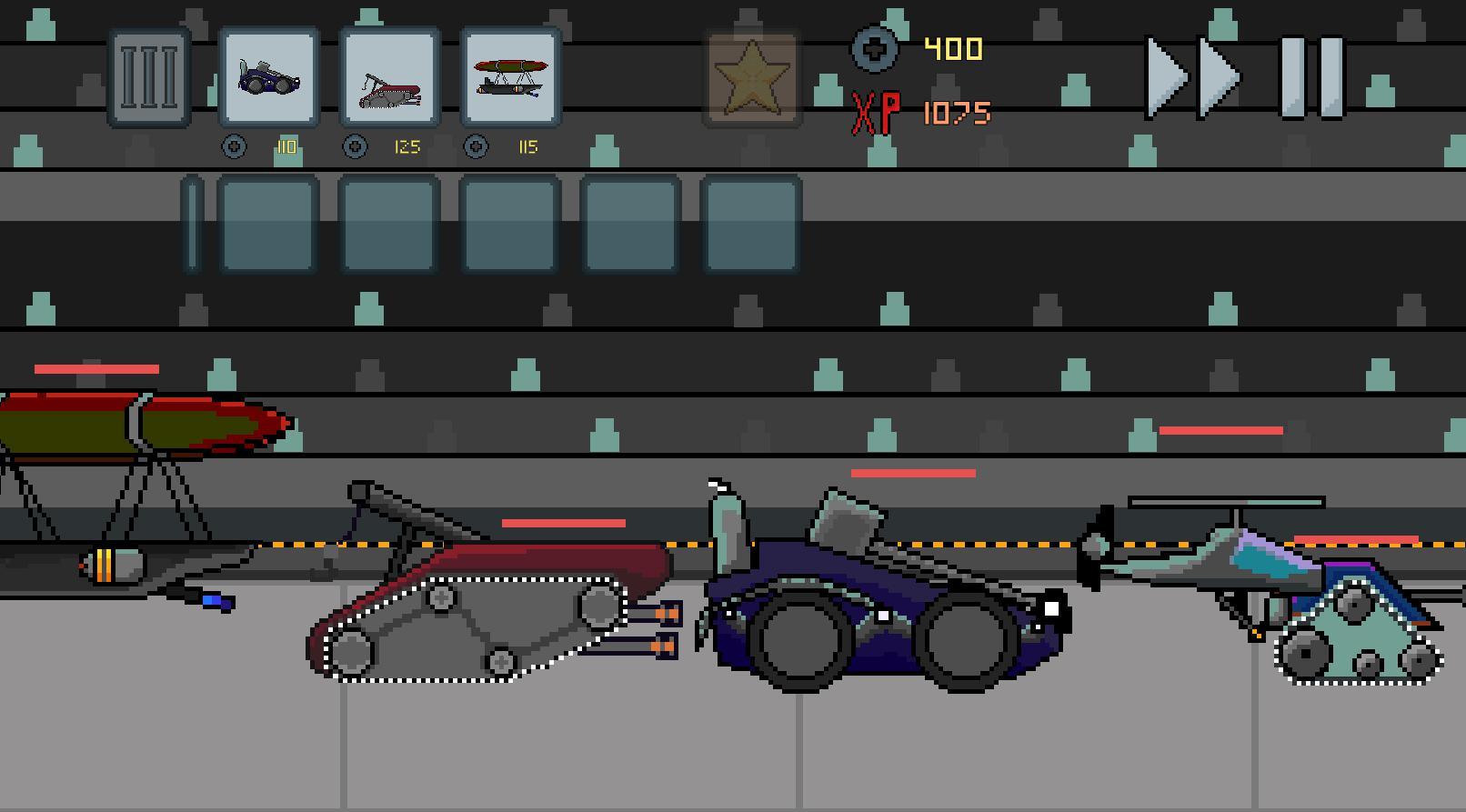
Task: Deploy the red tank unit costing 125
Action: tap(388, 77)
